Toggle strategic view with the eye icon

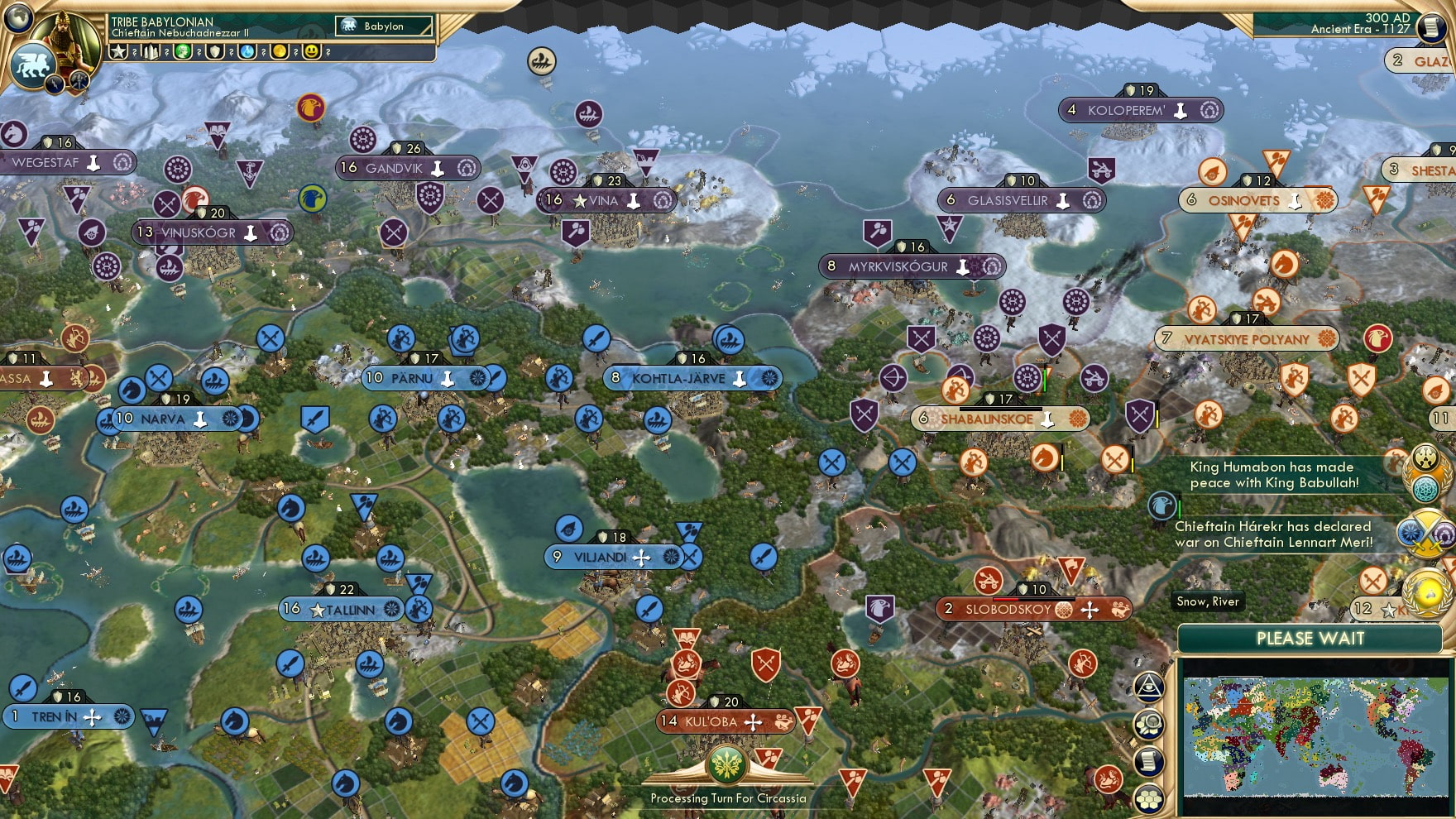click(1150, 686)
